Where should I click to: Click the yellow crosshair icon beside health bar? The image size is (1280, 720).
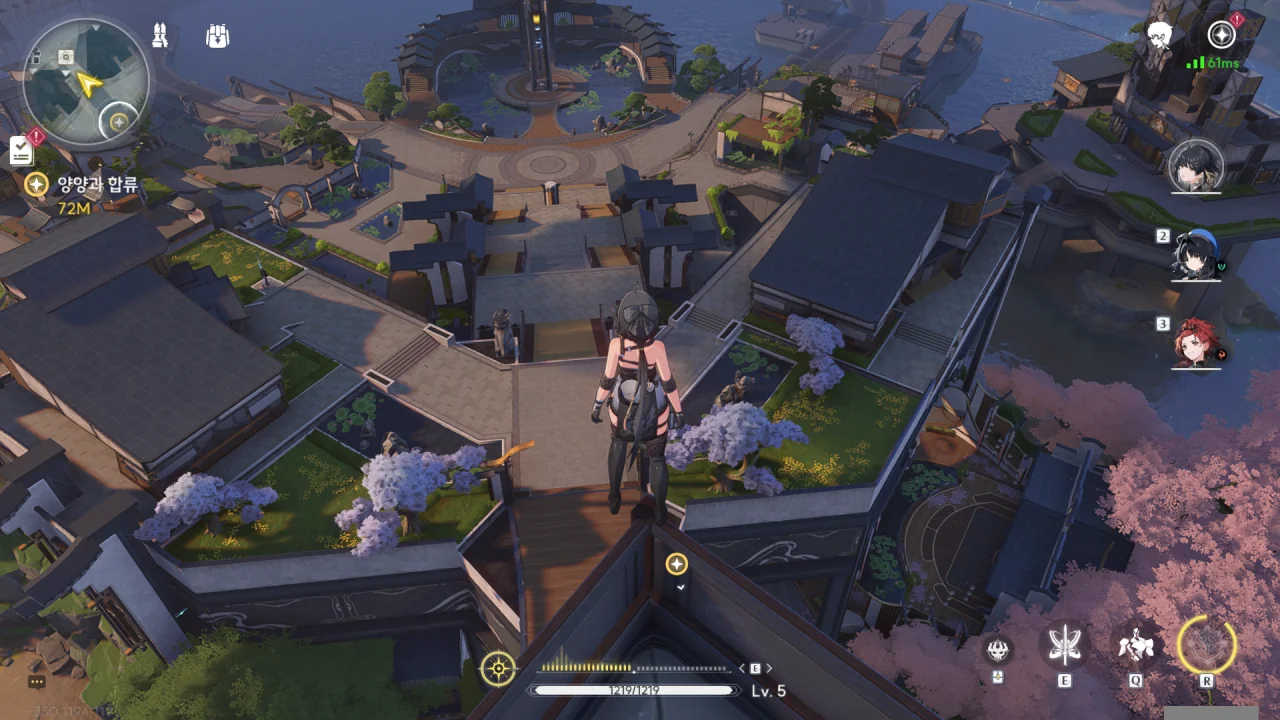(498, 668)
